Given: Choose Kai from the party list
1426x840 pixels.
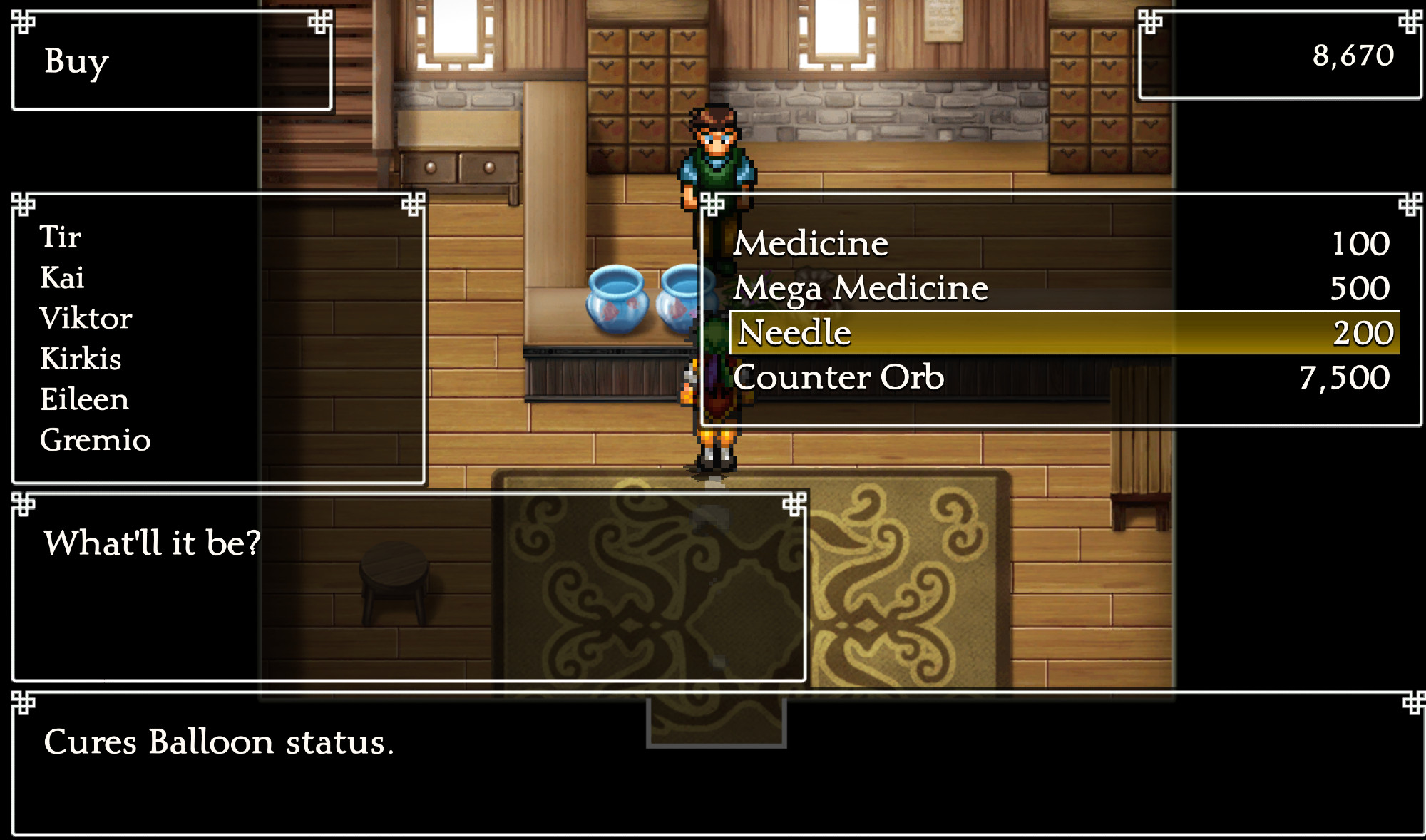Looking at the screenshot, I should [62, 278].
